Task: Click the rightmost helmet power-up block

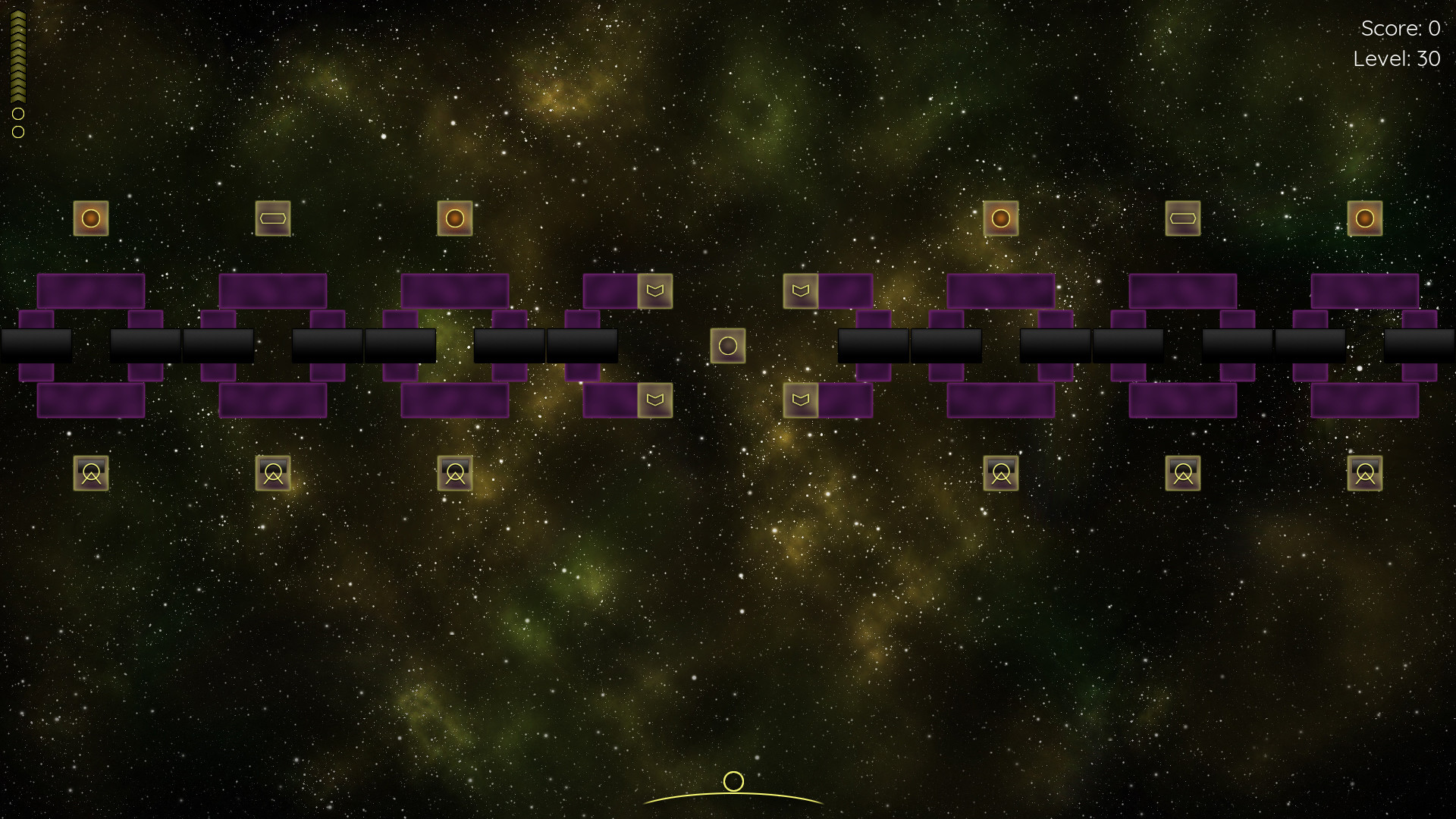Action: [x=1365, y=472]
